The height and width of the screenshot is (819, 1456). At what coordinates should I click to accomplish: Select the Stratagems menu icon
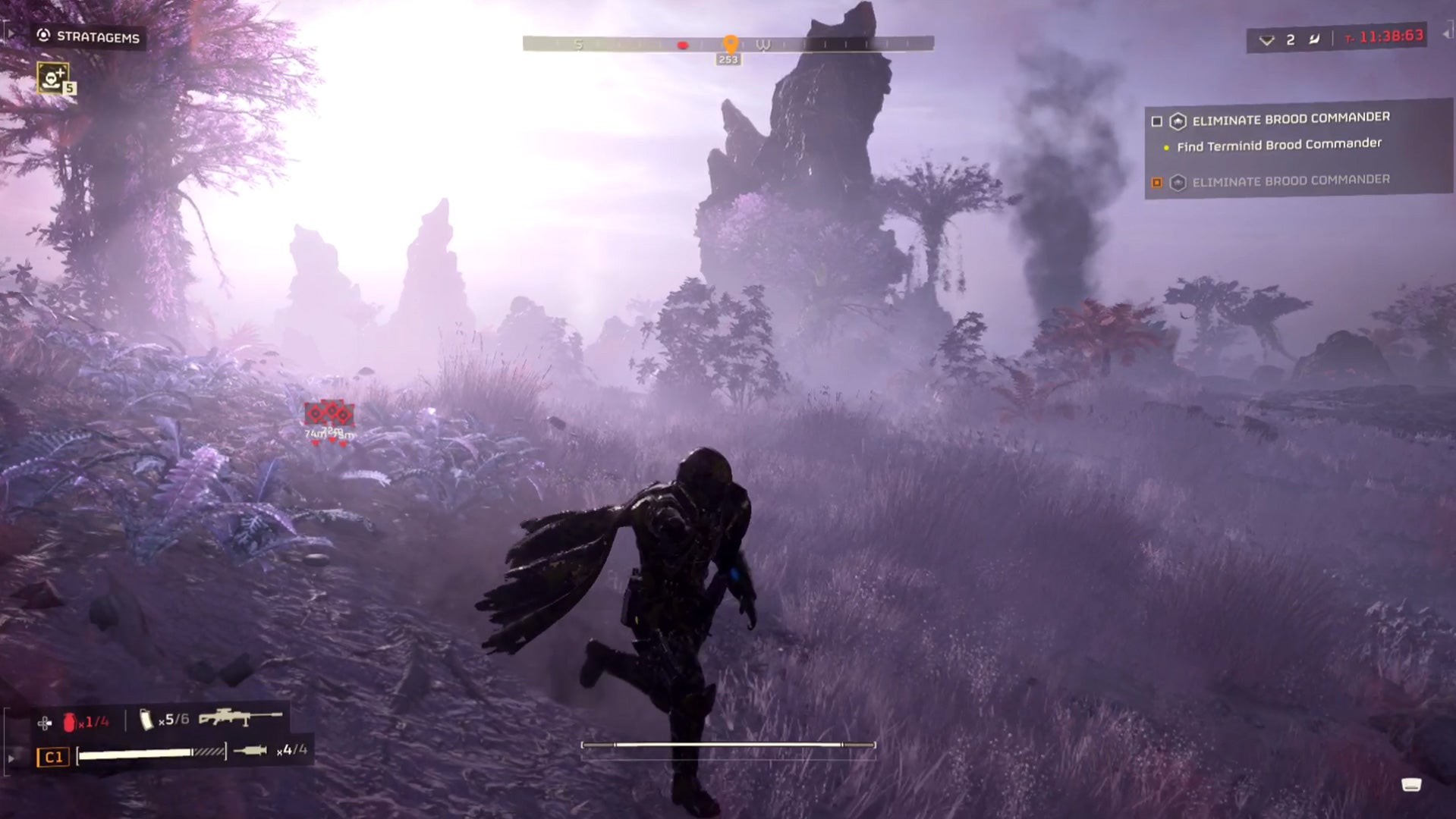pos(45,34)
